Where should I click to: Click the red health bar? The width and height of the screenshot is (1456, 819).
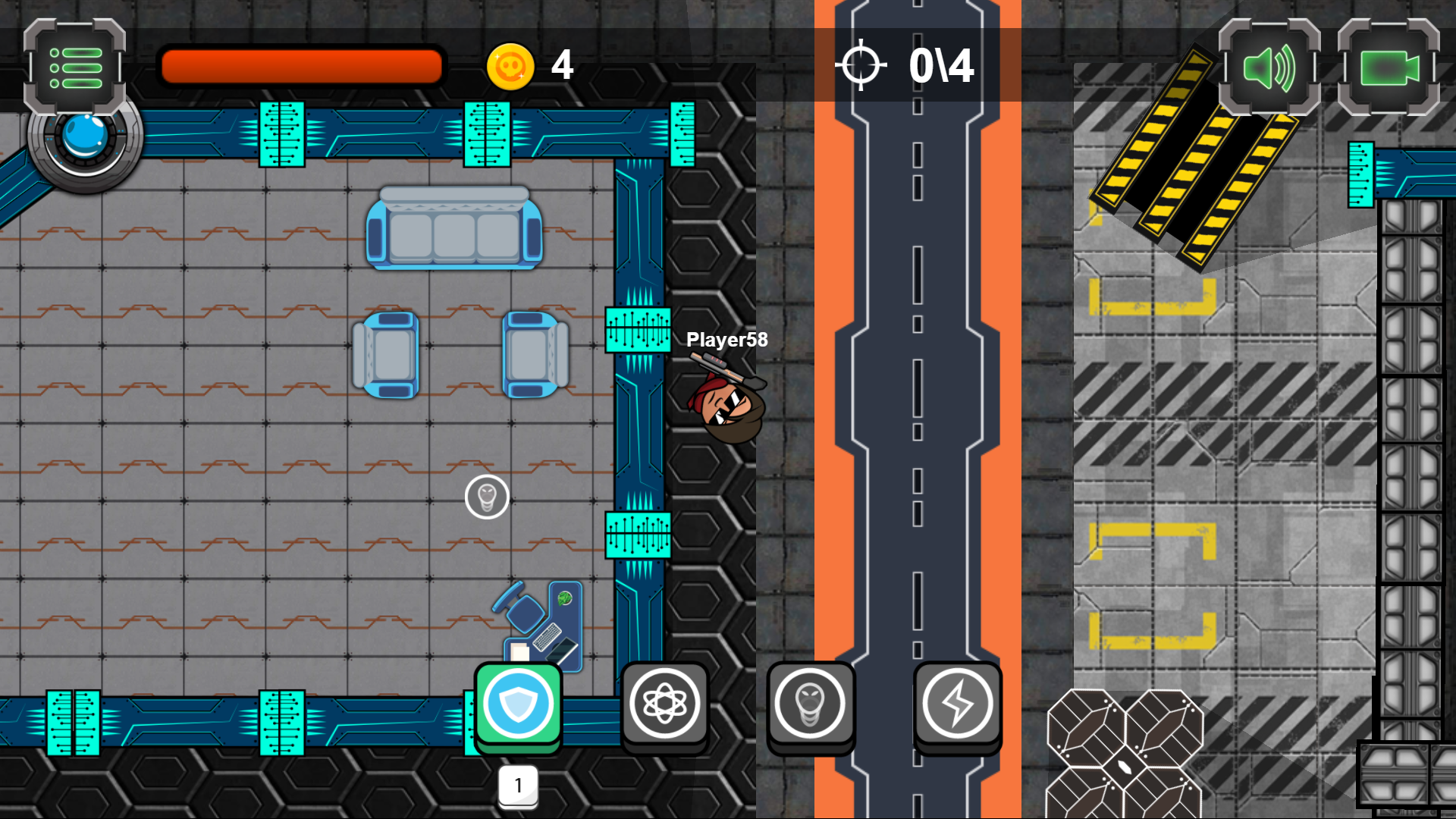tap(300, 66)
